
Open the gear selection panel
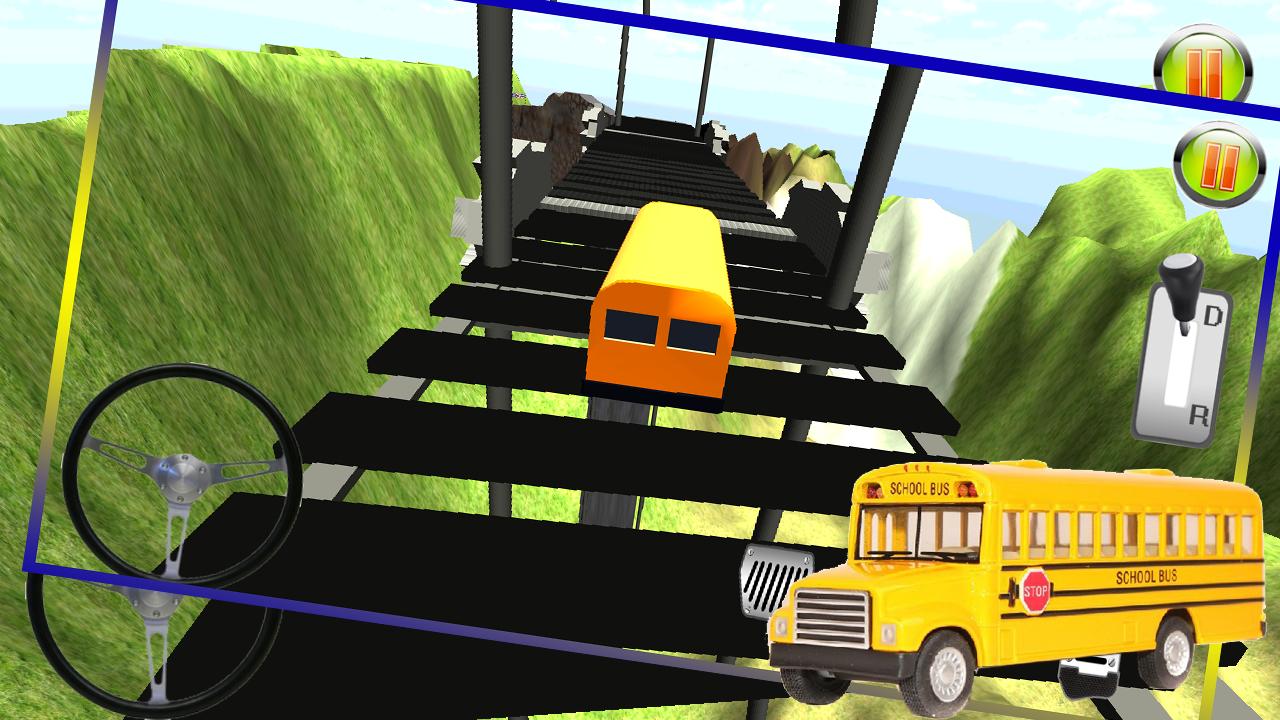tap(1190, 360)
